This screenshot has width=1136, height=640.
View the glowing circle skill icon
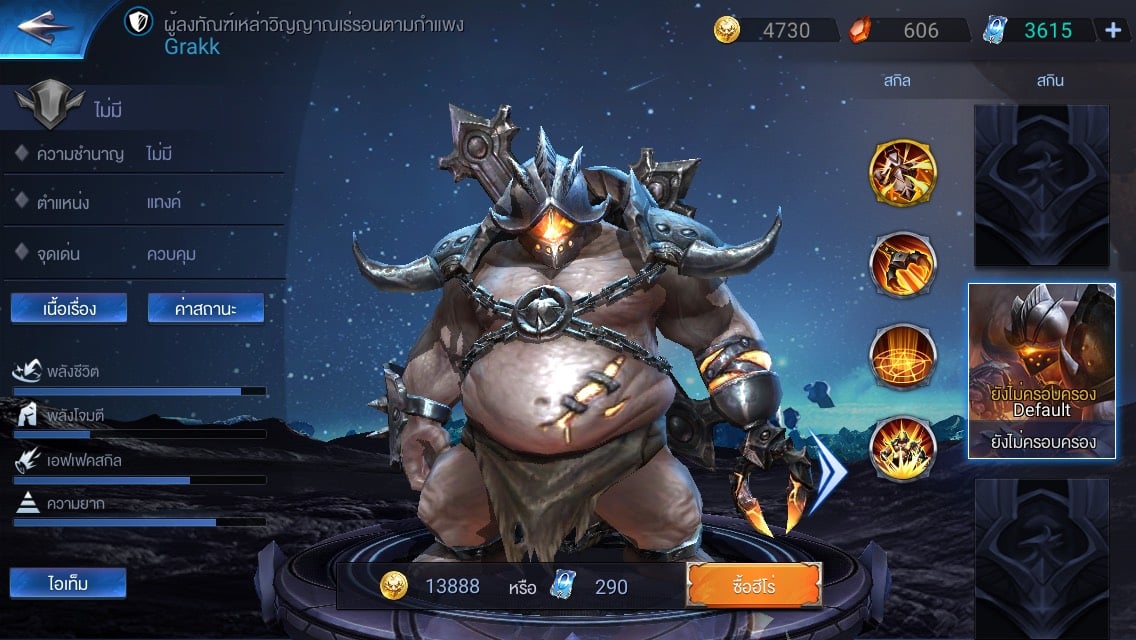tap(902, 355)
